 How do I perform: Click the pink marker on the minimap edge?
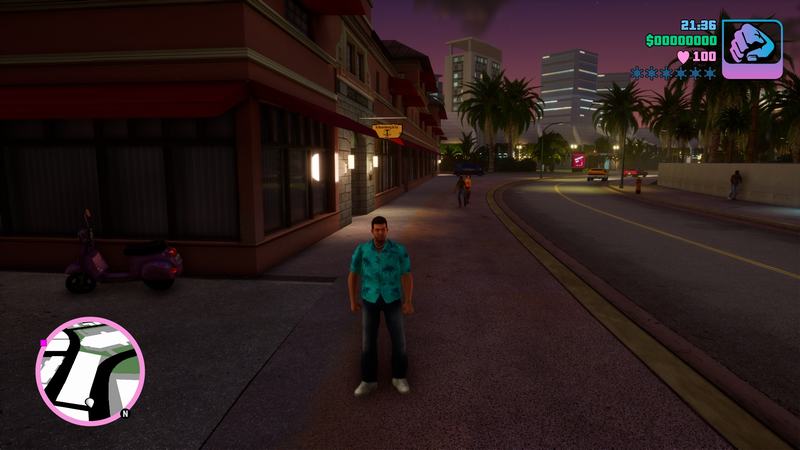click(43, 343)
